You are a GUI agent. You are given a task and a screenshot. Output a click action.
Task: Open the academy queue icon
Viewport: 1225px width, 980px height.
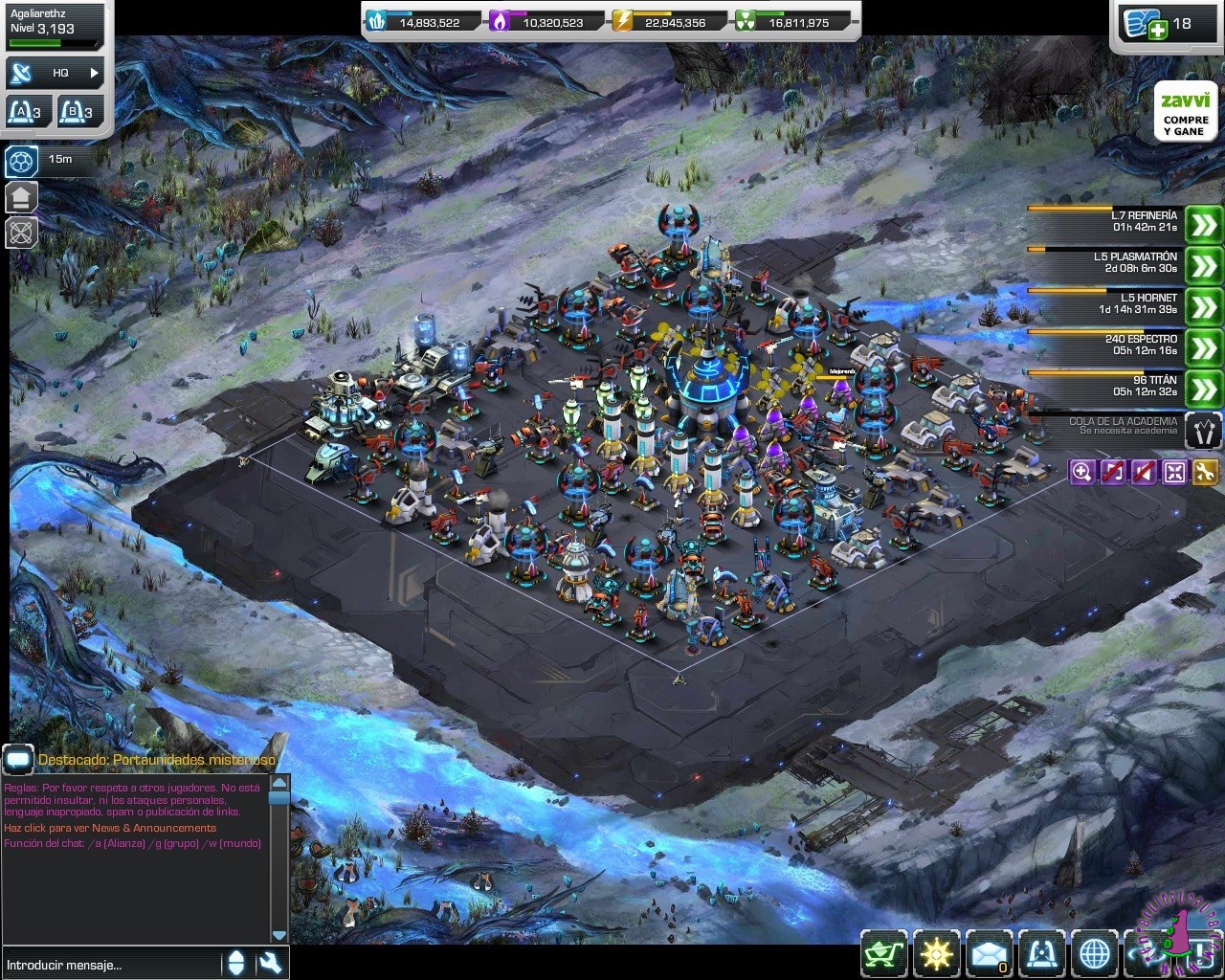(x=1203, y=431)
